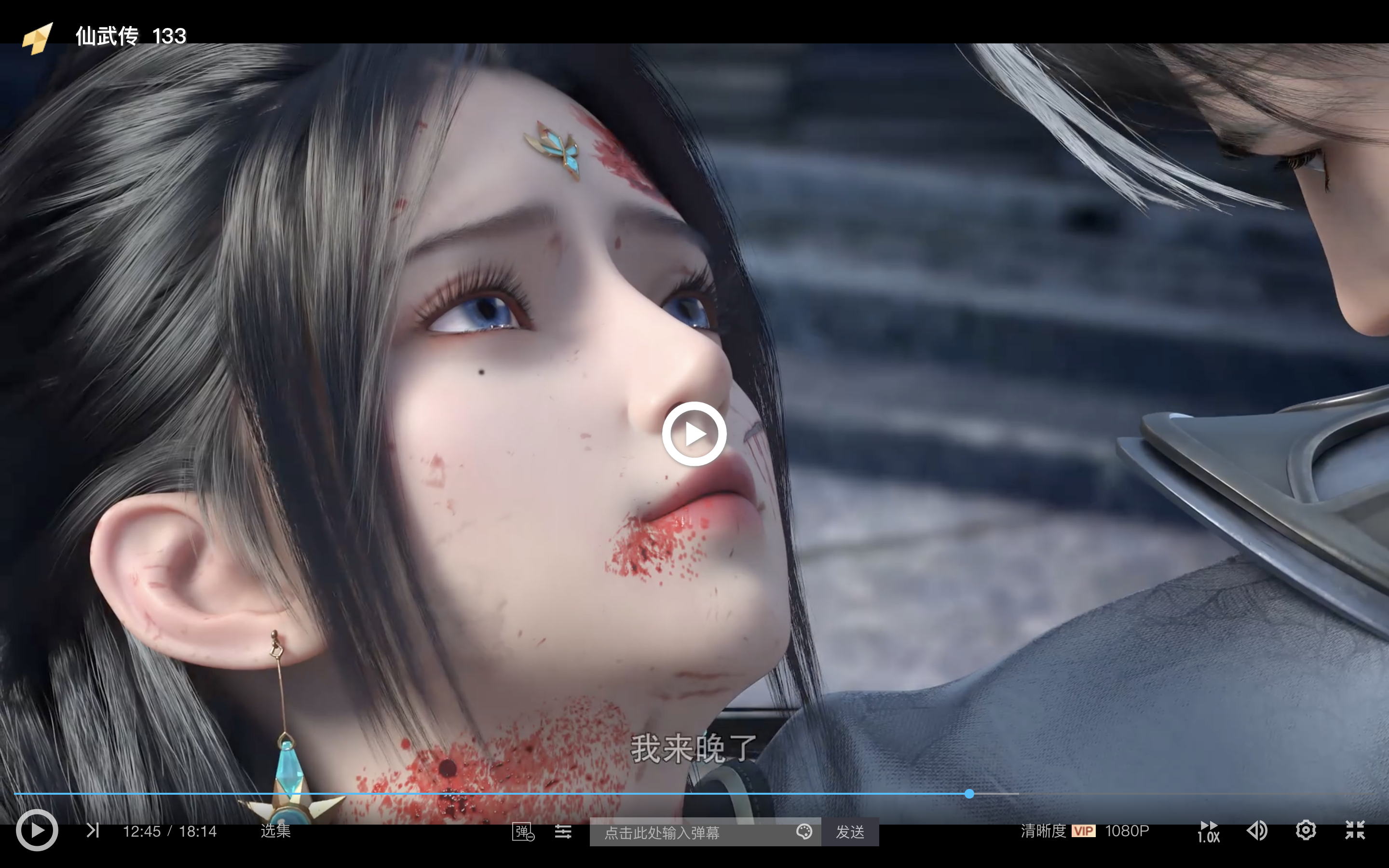Click the large center play button
The width and height of the screenshot is (1389, 868).
pos(694,434)
